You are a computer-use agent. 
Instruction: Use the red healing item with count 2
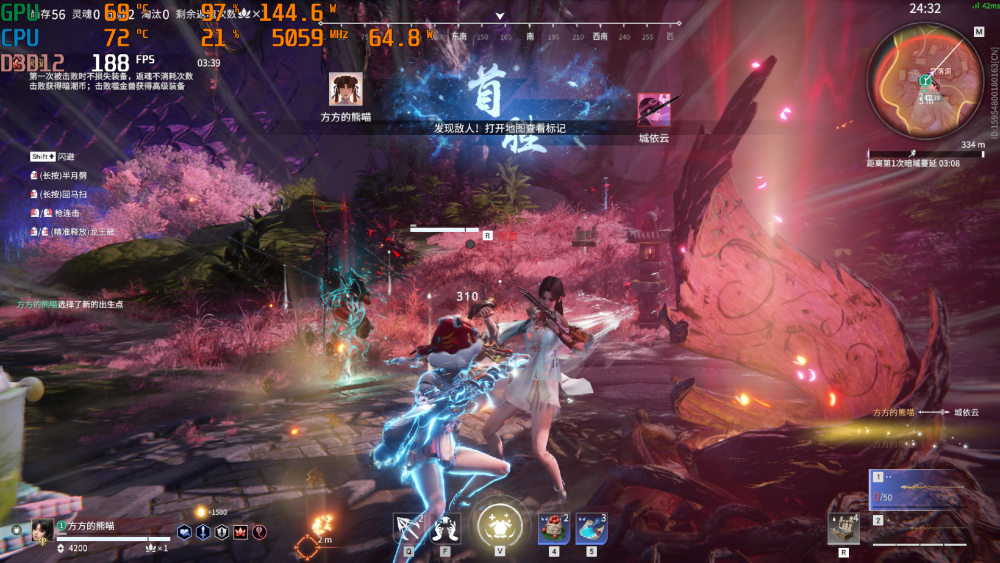click(553, 528)
